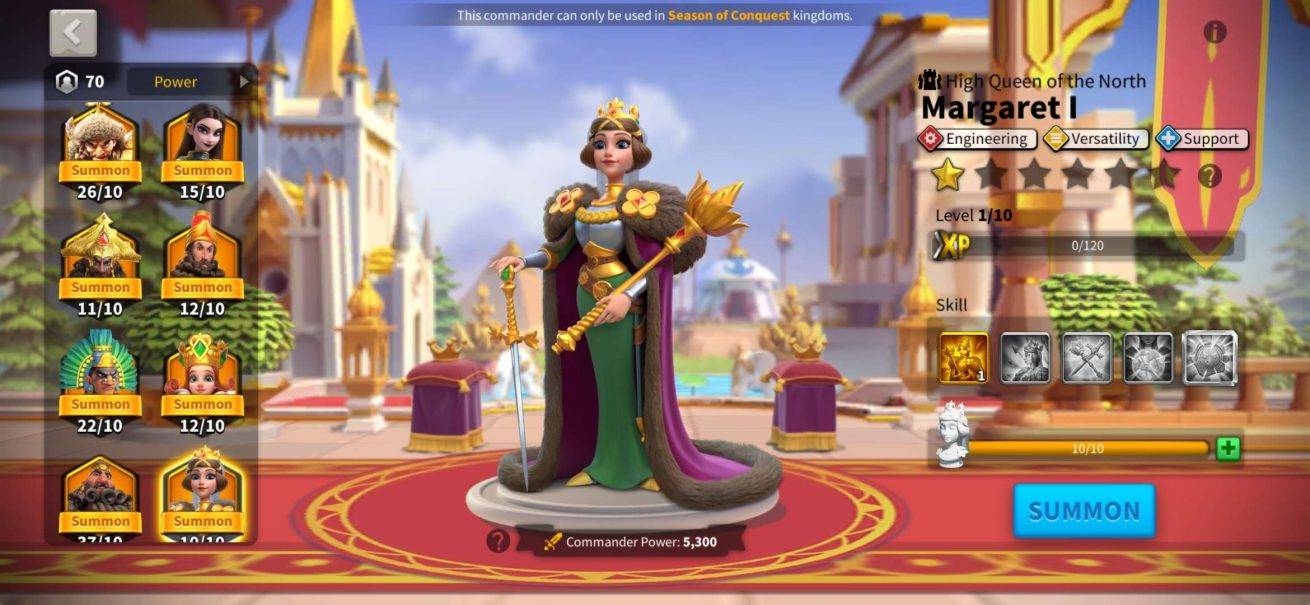View the locked crossed scepter and sword skill
This screenshot has width=1310, height=605.
pos(1086,358)
